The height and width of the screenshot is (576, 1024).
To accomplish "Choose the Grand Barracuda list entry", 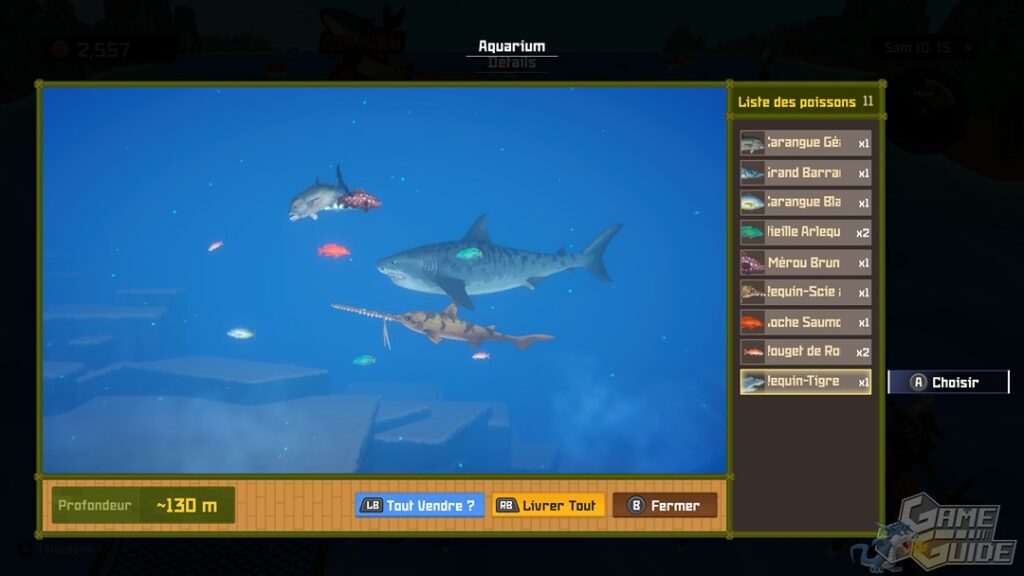I will (805, 172).
